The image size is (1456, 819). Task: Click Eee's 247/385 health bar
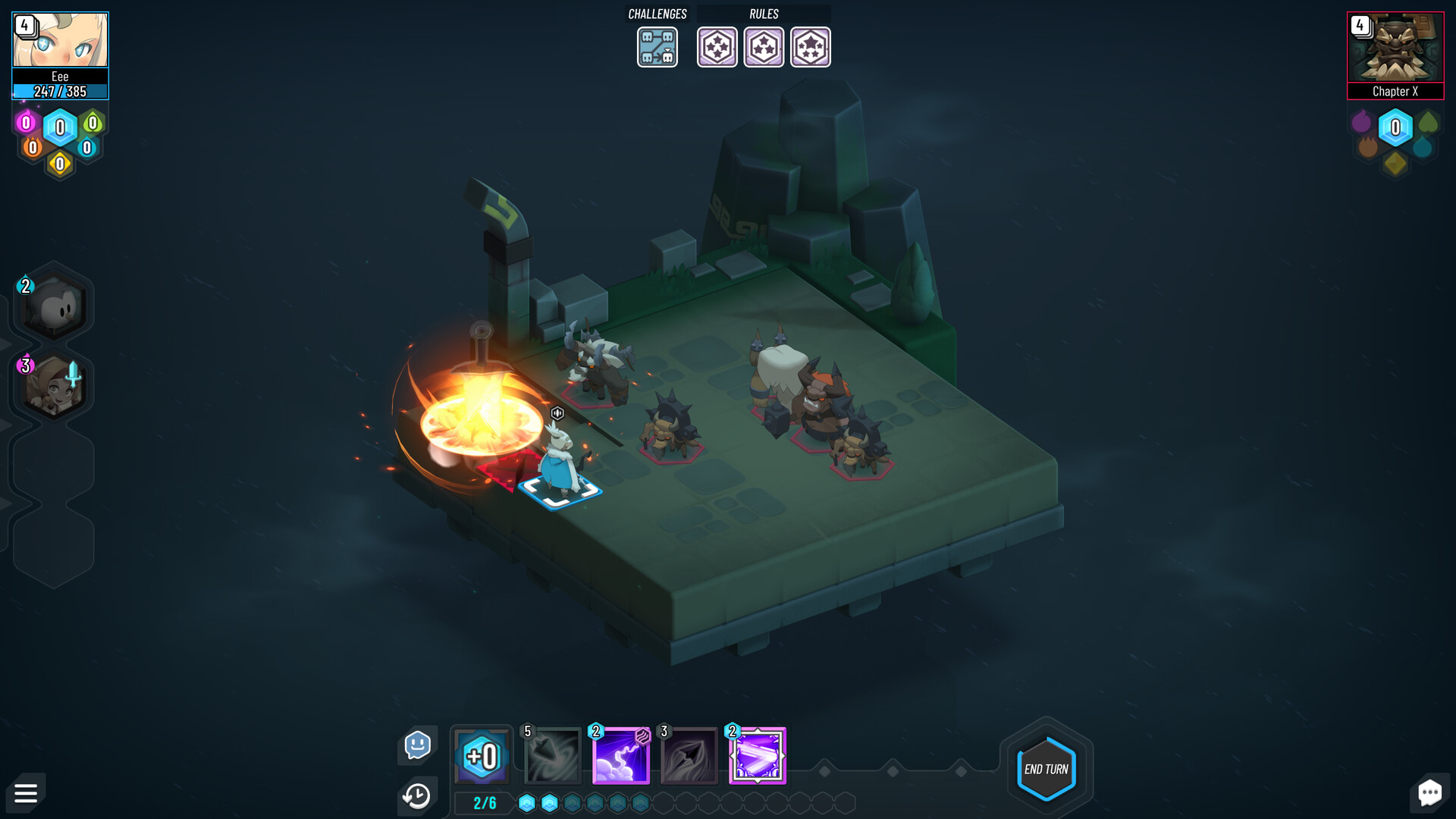coord(60,89)
